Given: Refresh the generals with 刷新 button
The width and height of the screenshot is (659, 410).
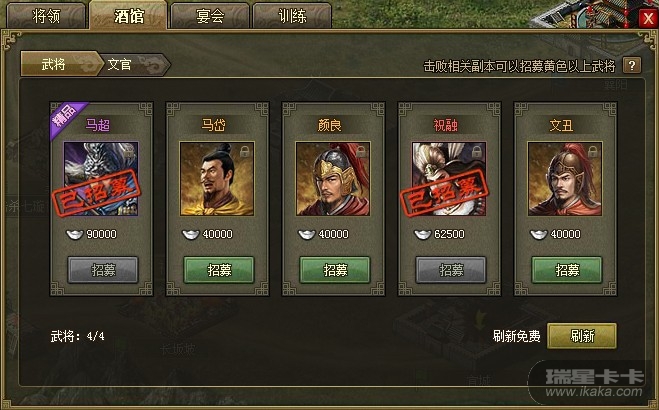Looking at the screenshot, I should pos(582,336).
